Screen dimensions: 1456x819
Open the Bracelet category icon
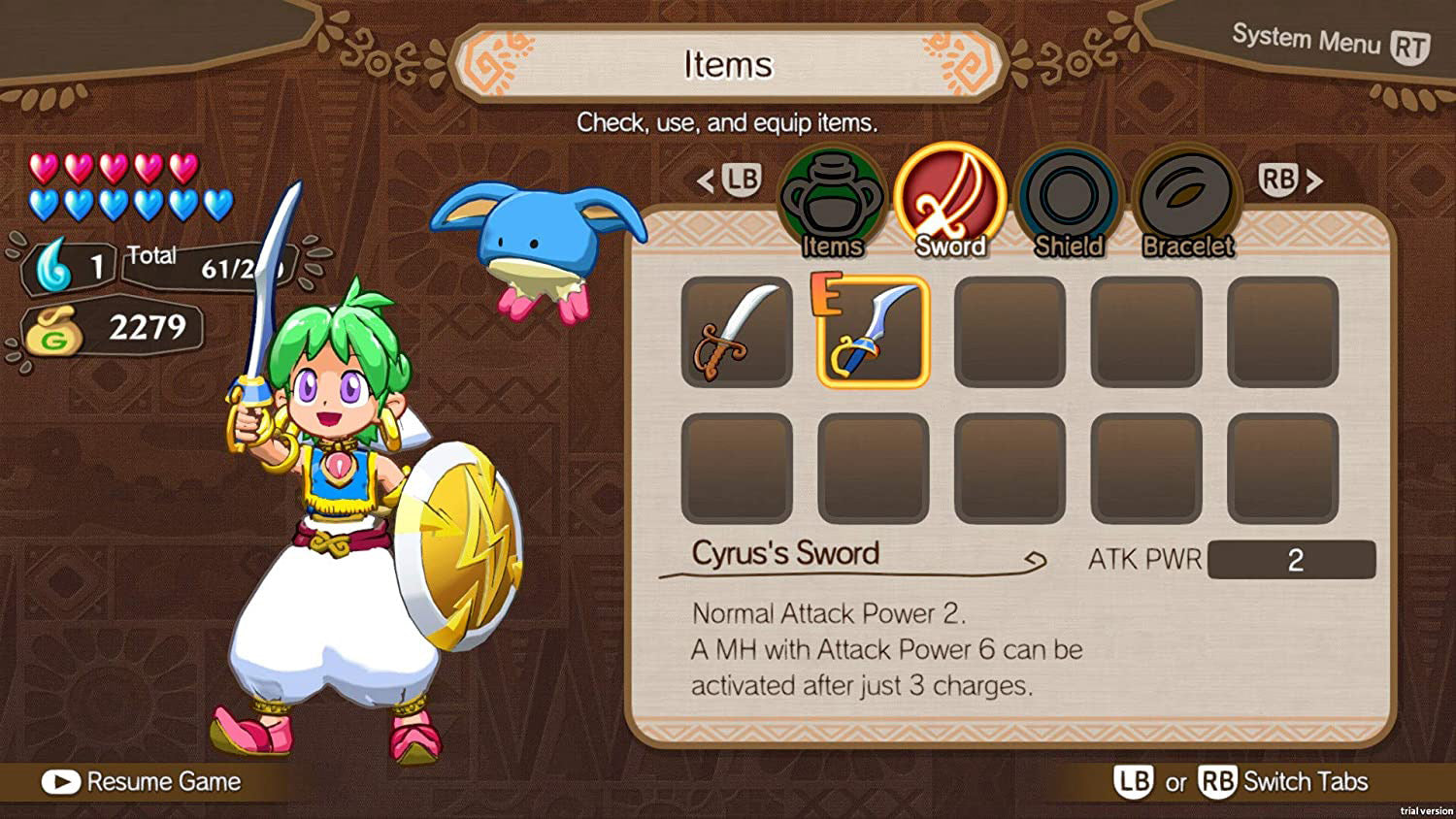pyautogui.click(x=1186, y=199)
